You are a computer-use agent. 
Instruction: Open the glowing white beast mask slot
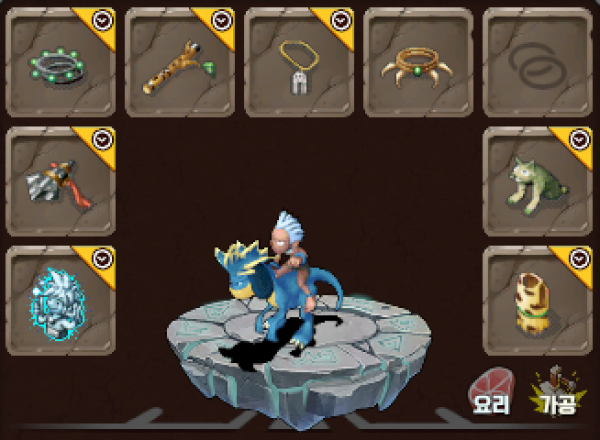pos(61,300)
